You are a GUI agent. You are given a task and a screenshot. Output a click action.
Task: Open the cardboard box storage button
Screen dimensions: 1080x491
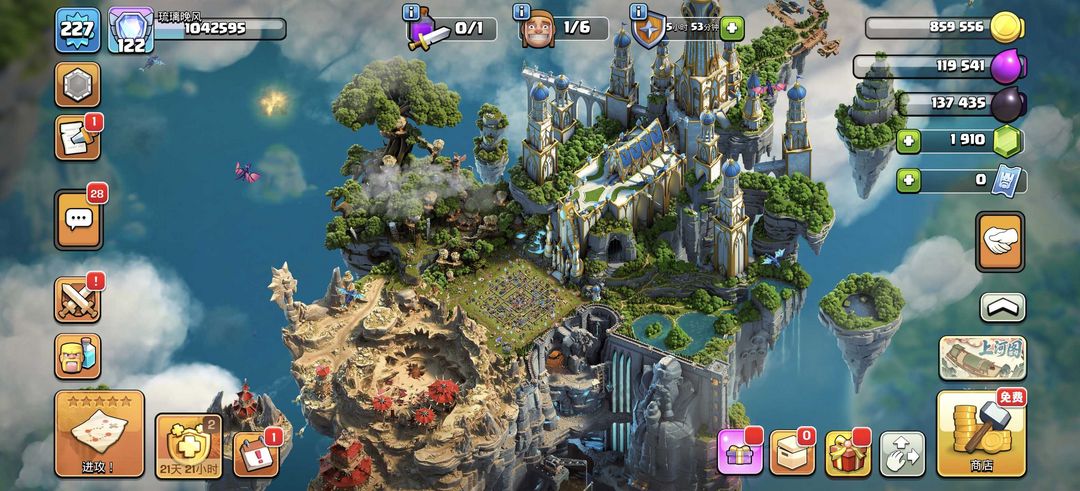[x=794, y=453]
